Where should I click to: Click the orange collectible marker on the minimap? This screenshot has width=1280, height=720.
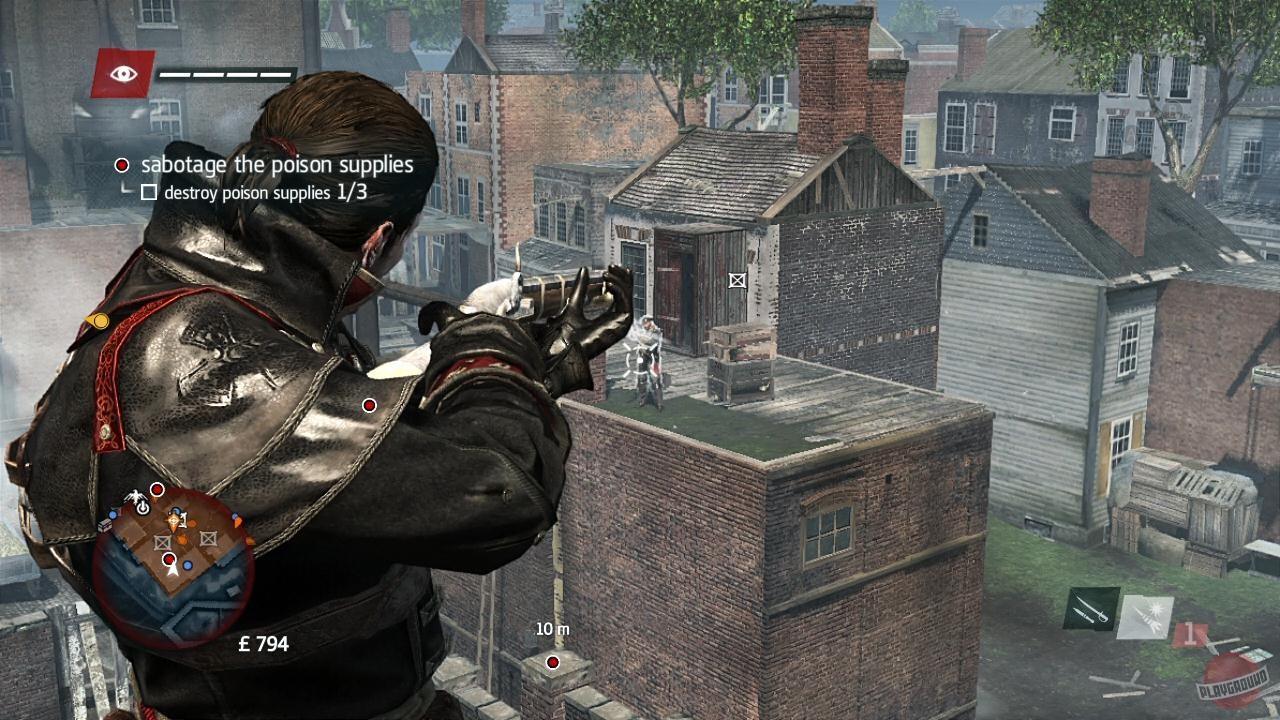(x=183, y=541)
